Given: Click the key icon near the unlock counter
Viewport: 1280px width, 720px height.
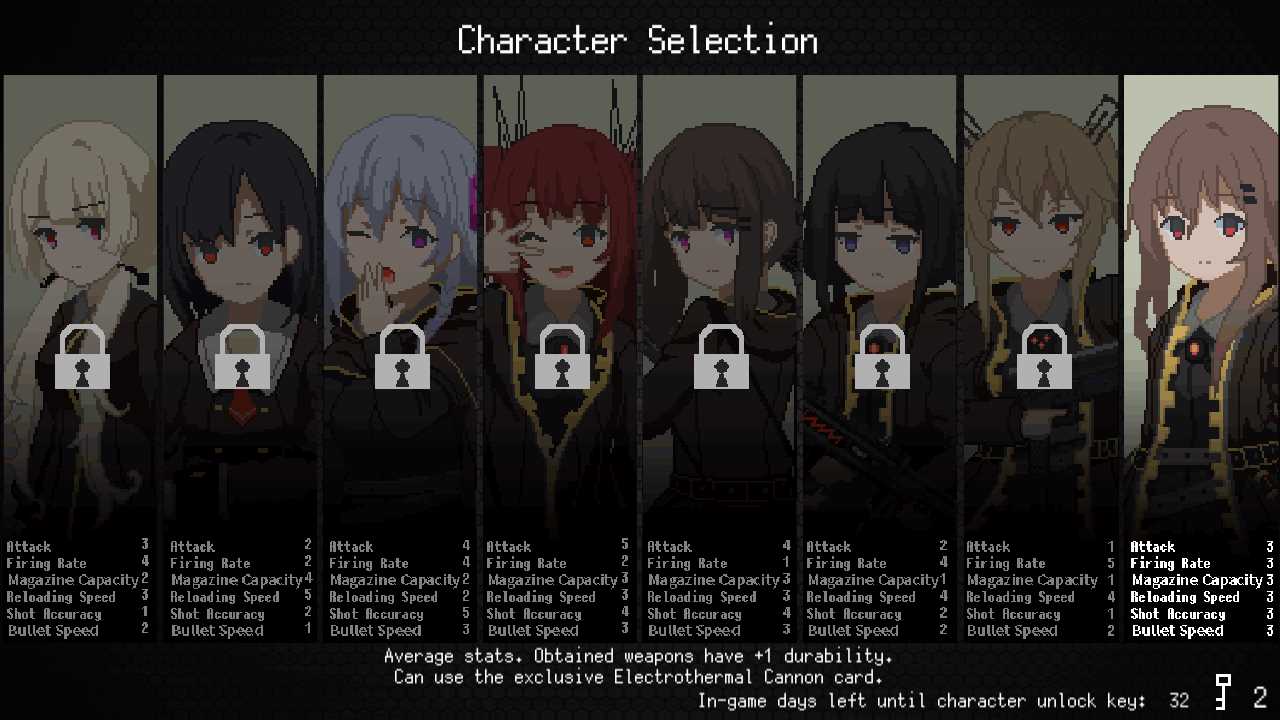Looking at the screenshot, I should (x=1222, y=697).
